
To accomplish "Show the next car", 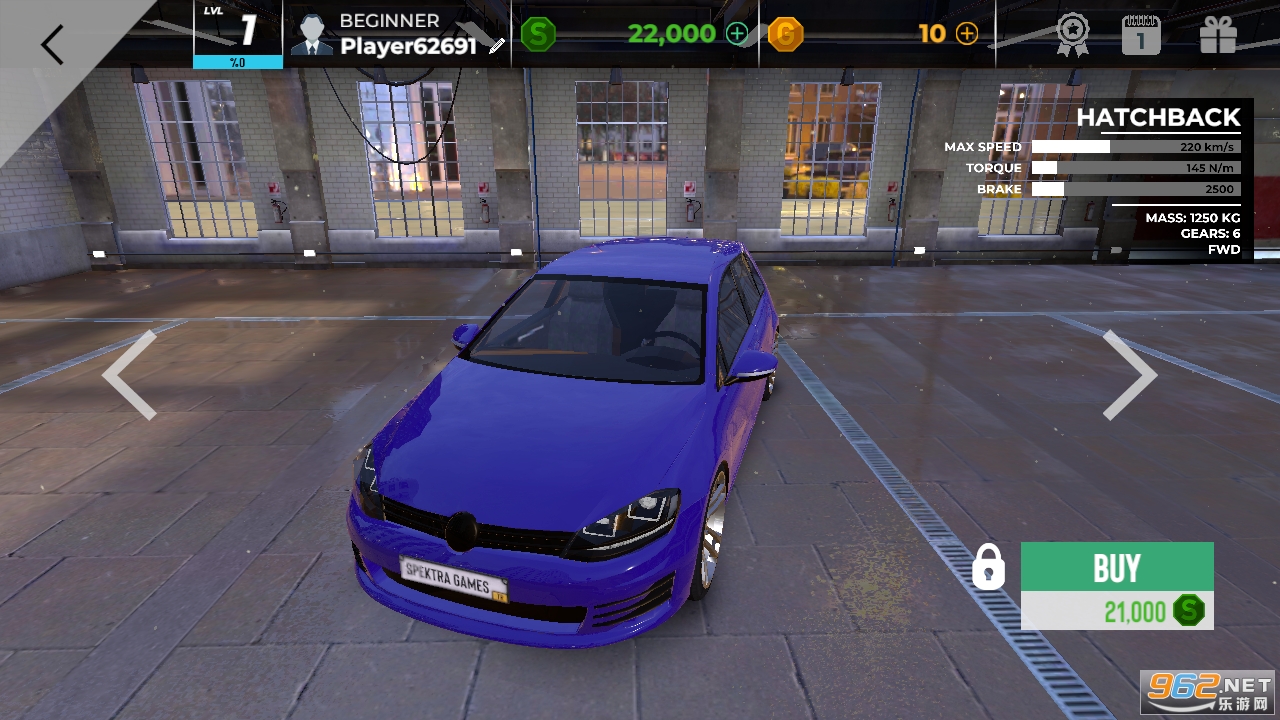I will point(1129,375).
